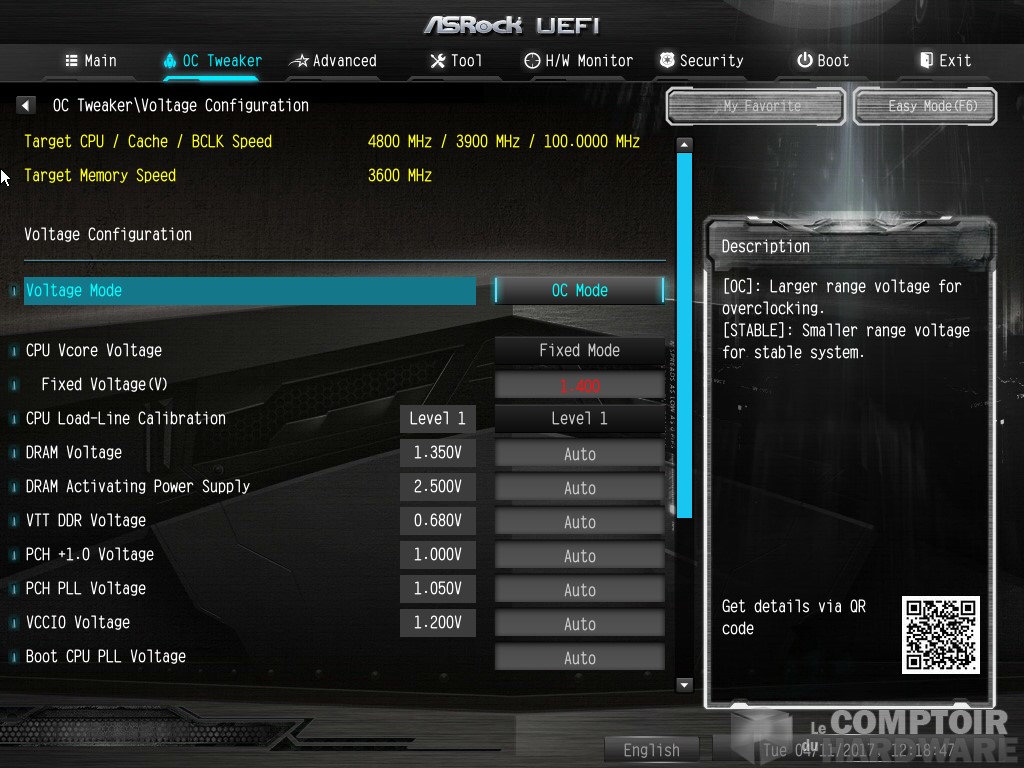Select the VTT DDR Voltage Auto field
This screenshot has height=768, width=1024.
pyautogui.click(x=579, y=522)
